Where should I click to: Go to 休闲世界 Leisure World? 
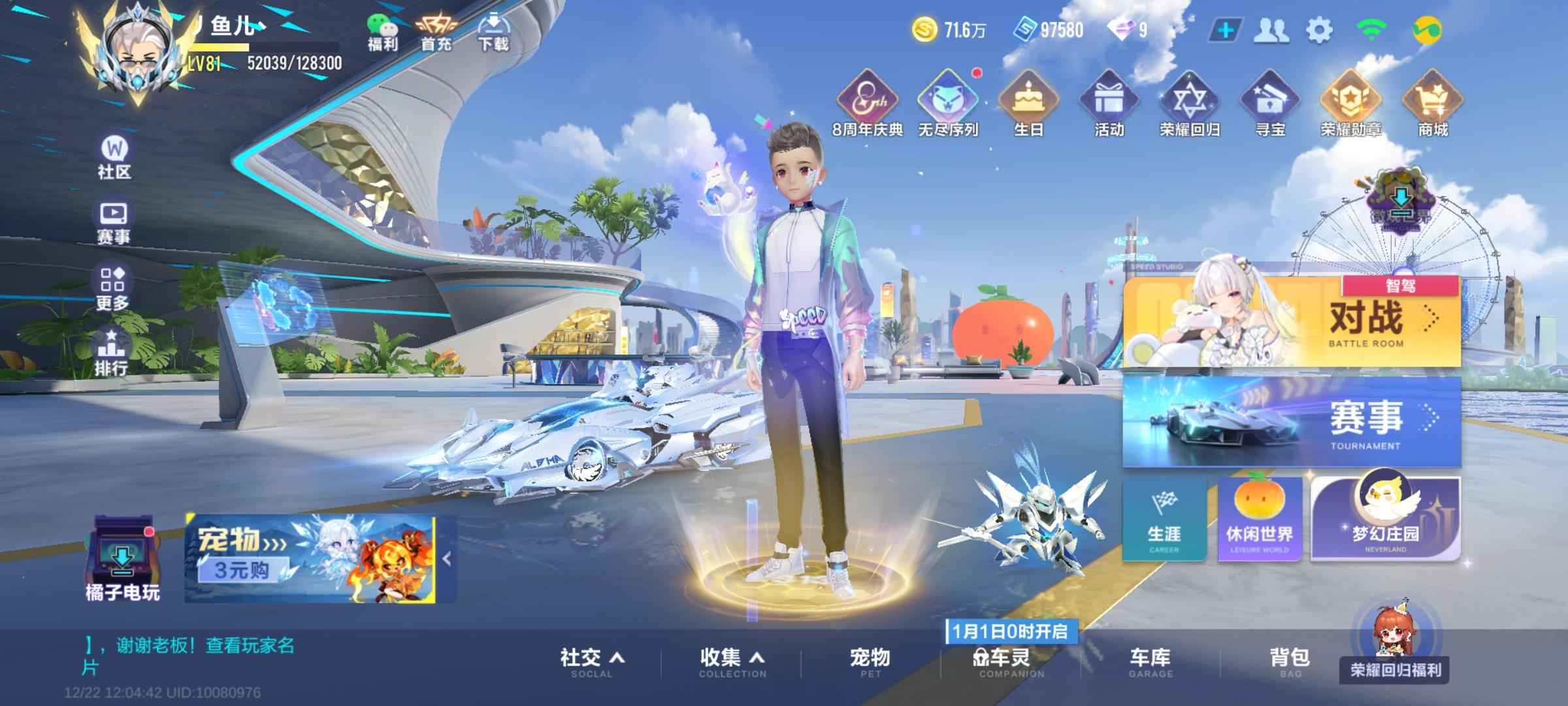(1259, 518)
